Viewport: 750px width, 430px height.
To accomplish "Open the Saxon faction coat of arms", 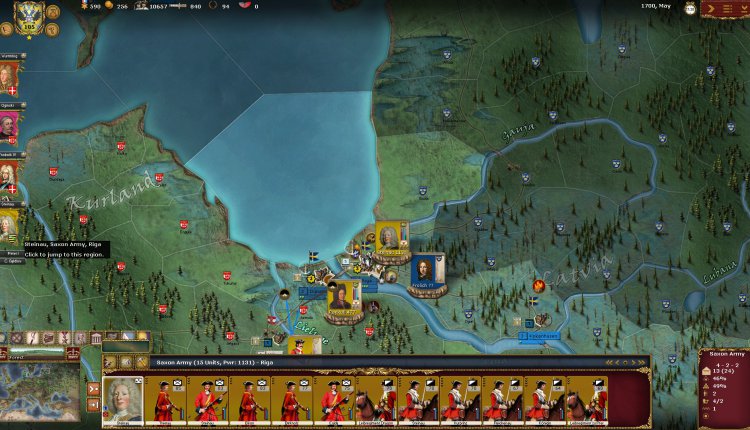I will click(28, 17).
